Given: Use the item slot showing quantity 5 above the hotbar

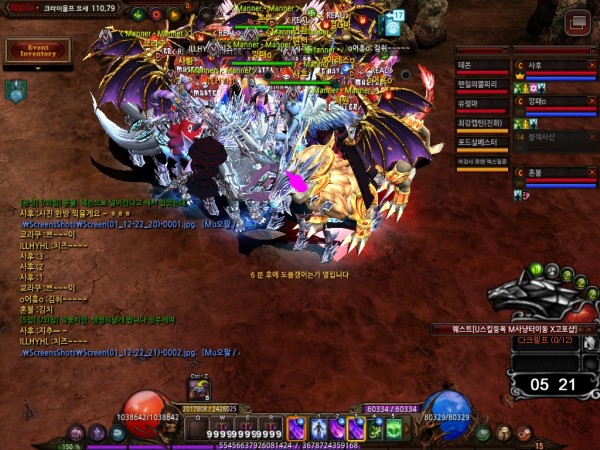Looking at the screenshot, I should [200, 390].
